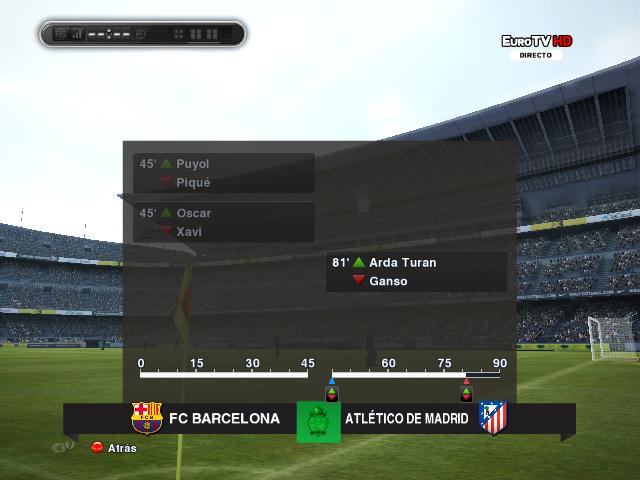This screenshot has height=480, width=640.
Task: Select the 81-minute substitution marker on the timeline
Action: (465, 389)
